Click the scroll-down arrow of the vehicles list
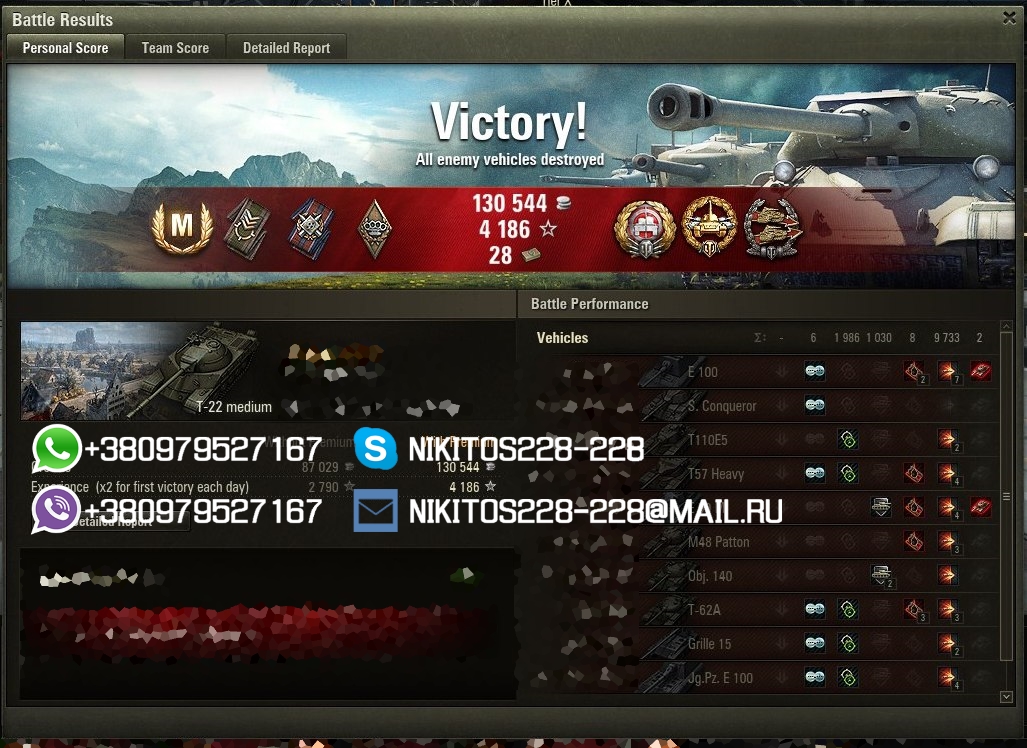This screenshot has height=748, width=1027. [x=1006, y=697]
